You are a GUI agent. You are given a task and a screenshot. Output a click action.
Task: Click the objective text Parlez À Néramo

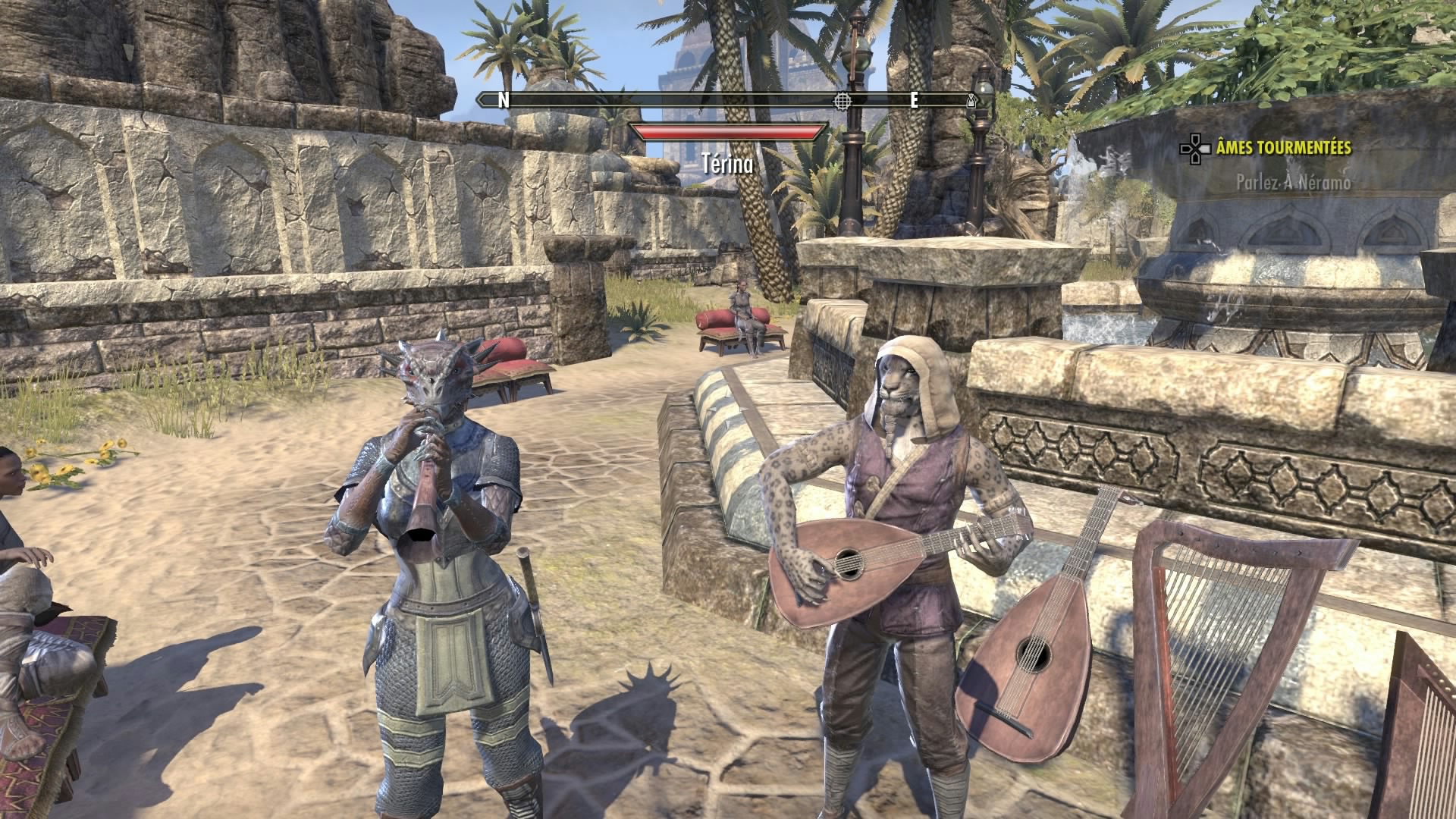[1296, 182]
